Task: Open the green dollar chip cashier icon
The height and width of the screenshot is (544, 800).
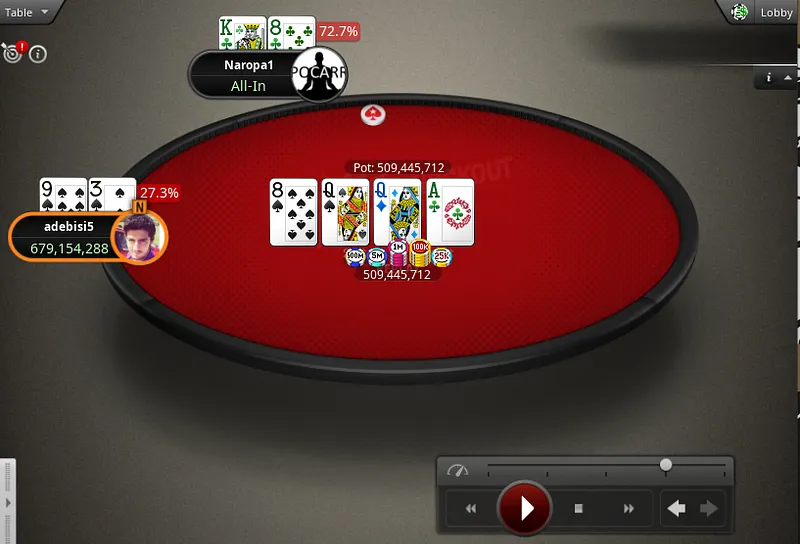Action: 740,12
